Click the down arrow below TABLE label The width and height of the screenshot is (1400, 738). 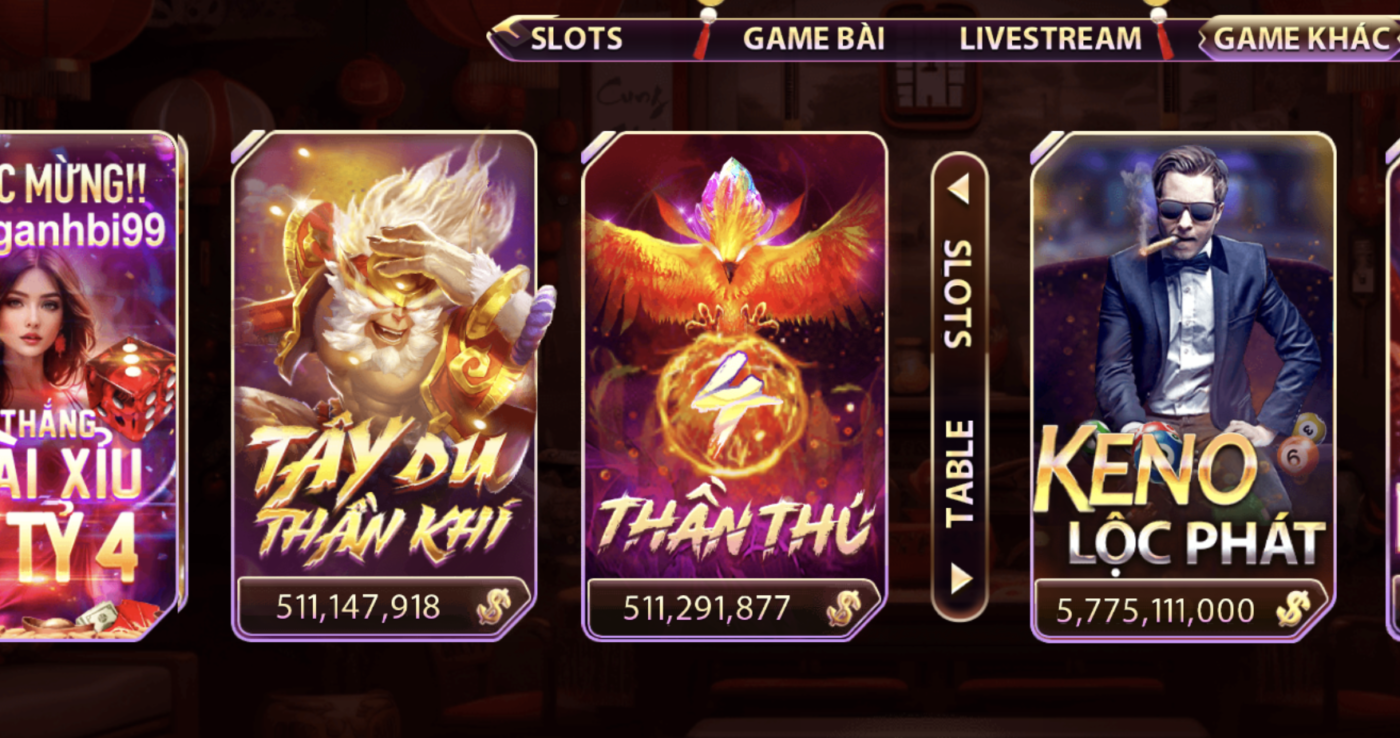pos(962,578)
